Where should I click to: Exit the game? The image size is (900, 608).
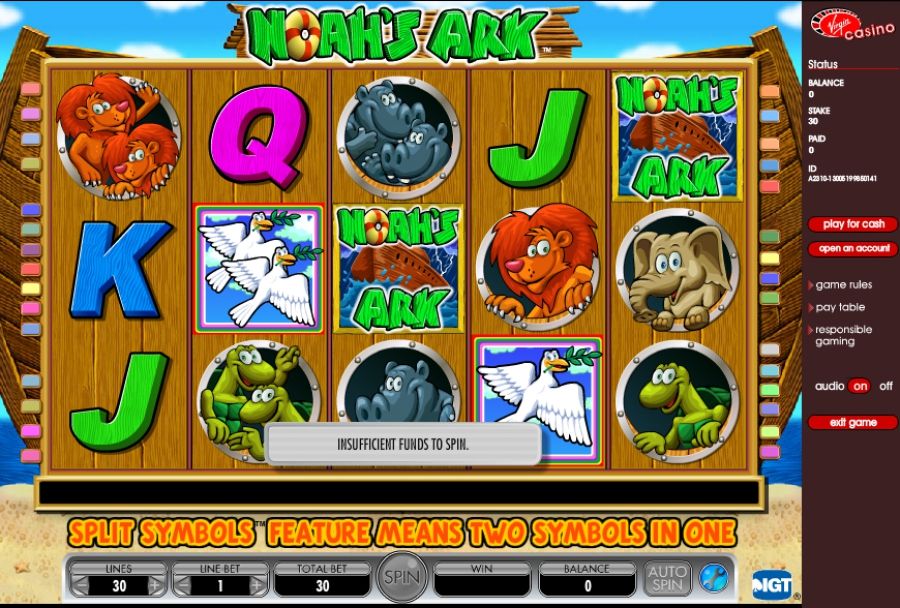852,422
